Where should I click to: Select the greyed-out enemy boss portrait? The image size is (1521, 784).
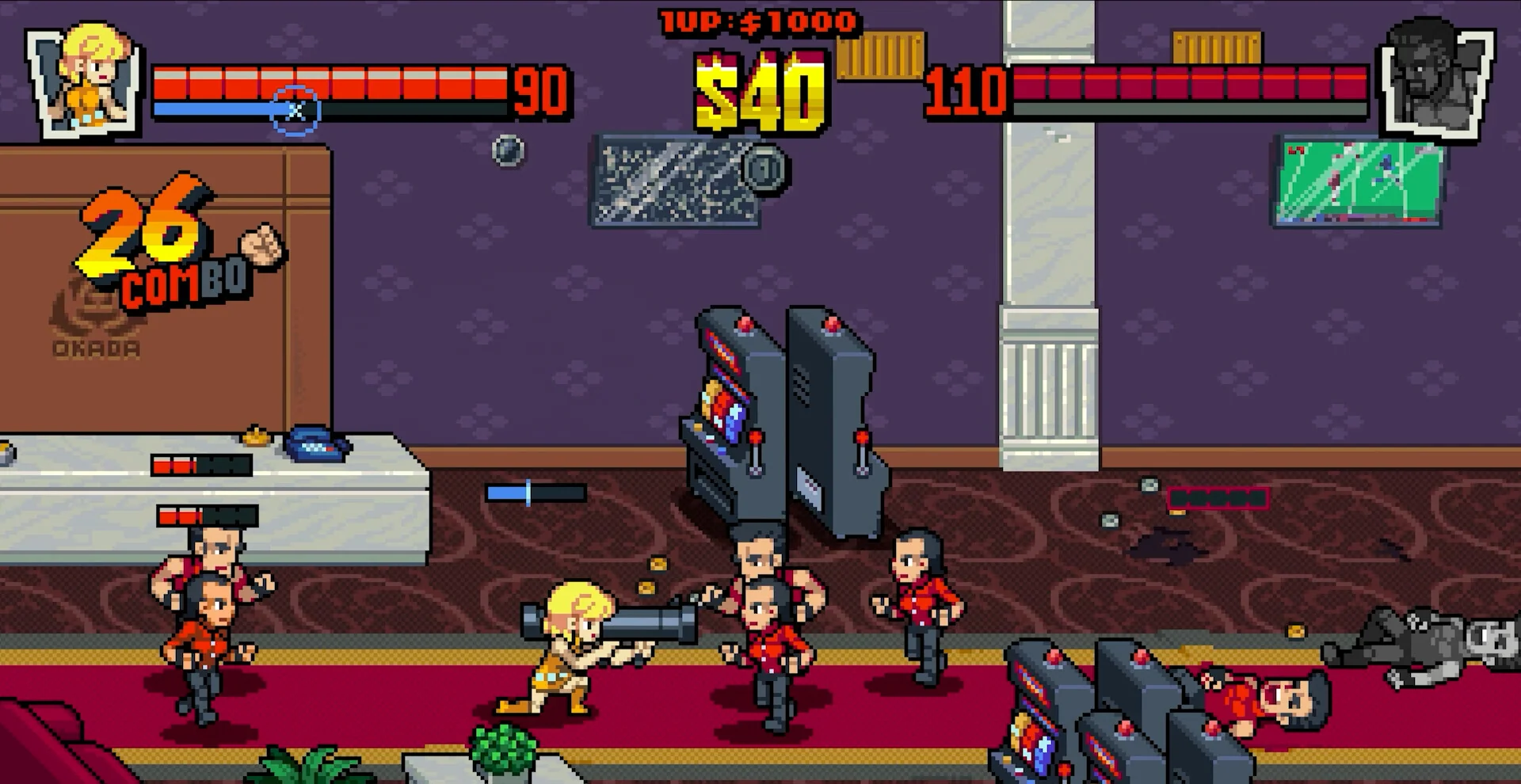pyautogui.click(x=1435, y=79)
